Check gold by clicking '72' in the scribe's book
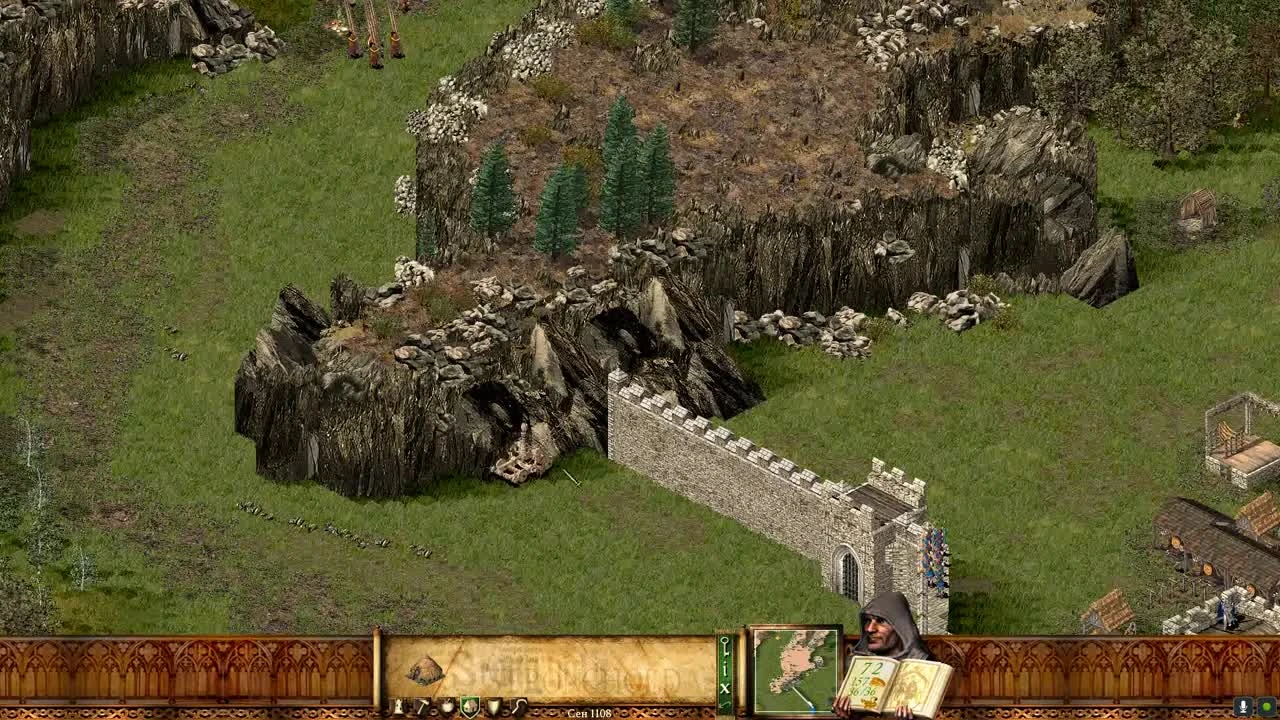 tap(872, 666)
